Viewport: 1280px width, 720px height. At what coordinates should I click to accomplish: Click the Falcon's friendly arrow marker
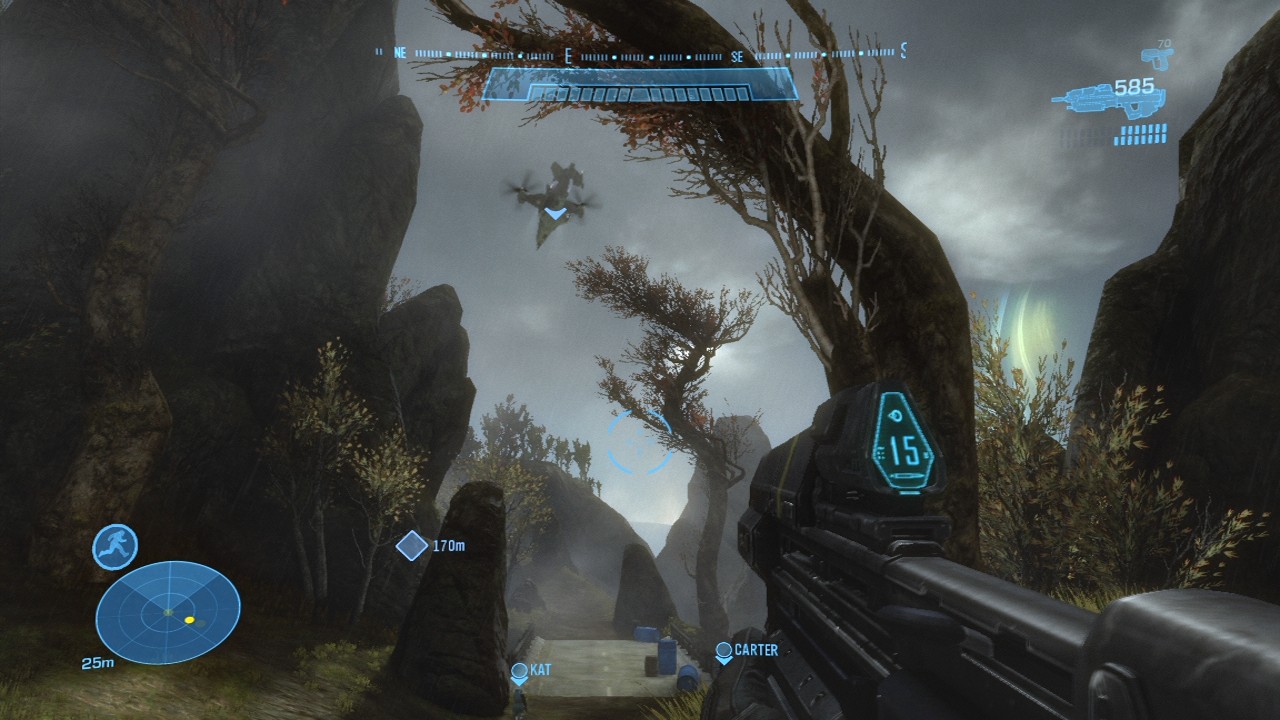(554, 213)
